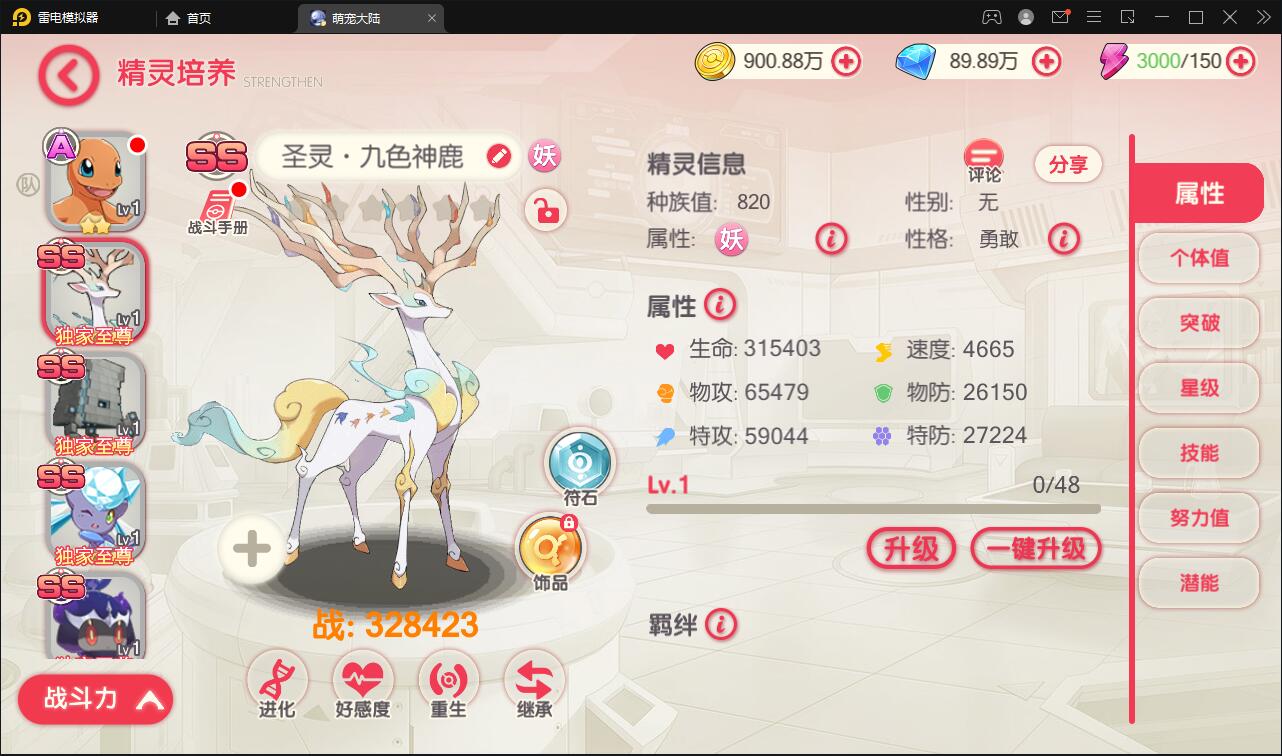The image size is (1282, 756).
Task: Click the 妖 attribute badge next to 属性
Action: click(x=731, y=240)
